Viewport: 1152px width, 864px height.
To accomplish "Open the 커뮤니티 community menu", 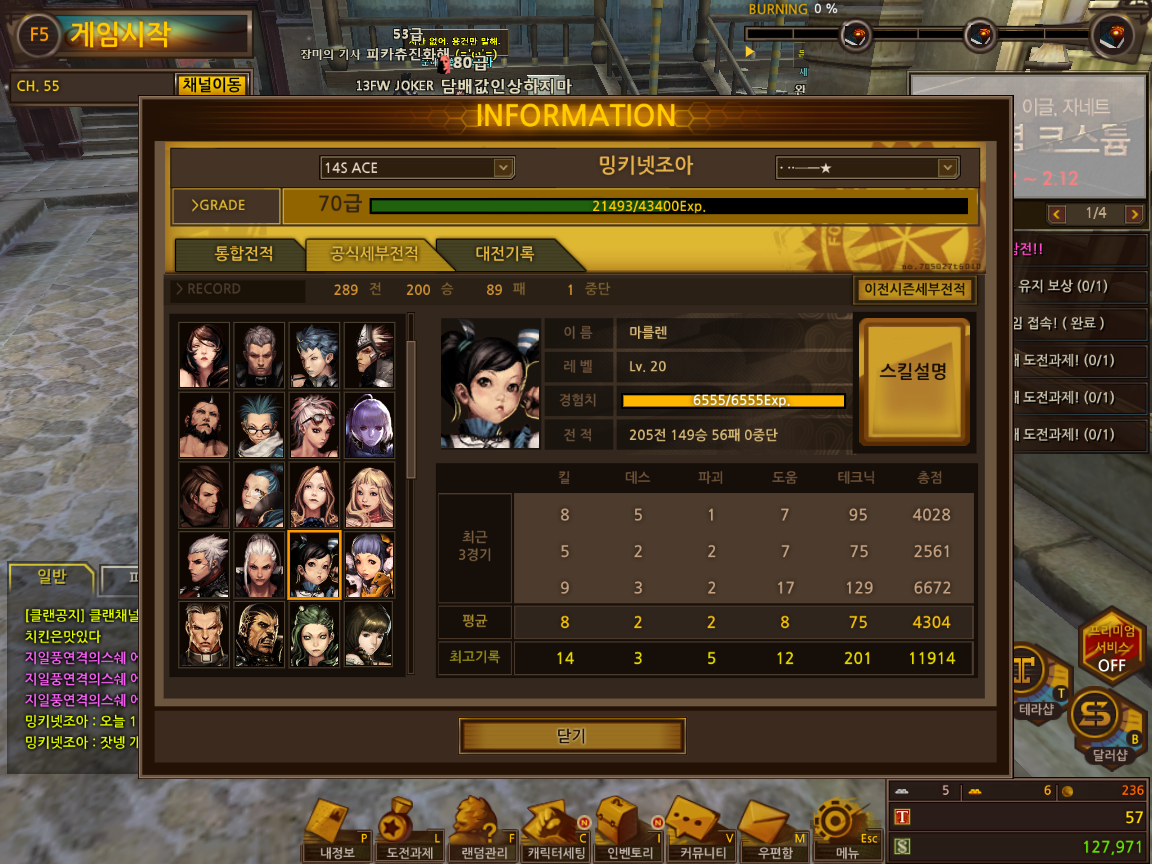I will click(697, 831).
